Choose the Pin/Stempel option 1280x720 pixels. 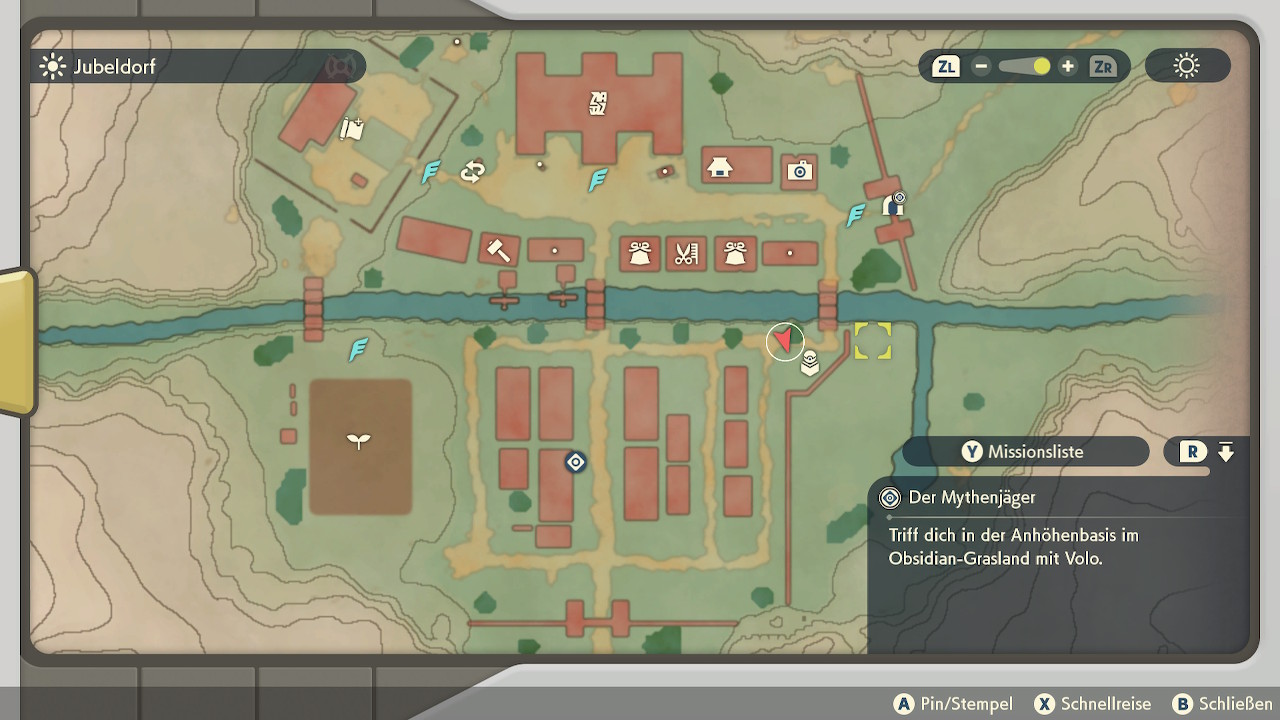click(953, 704)
